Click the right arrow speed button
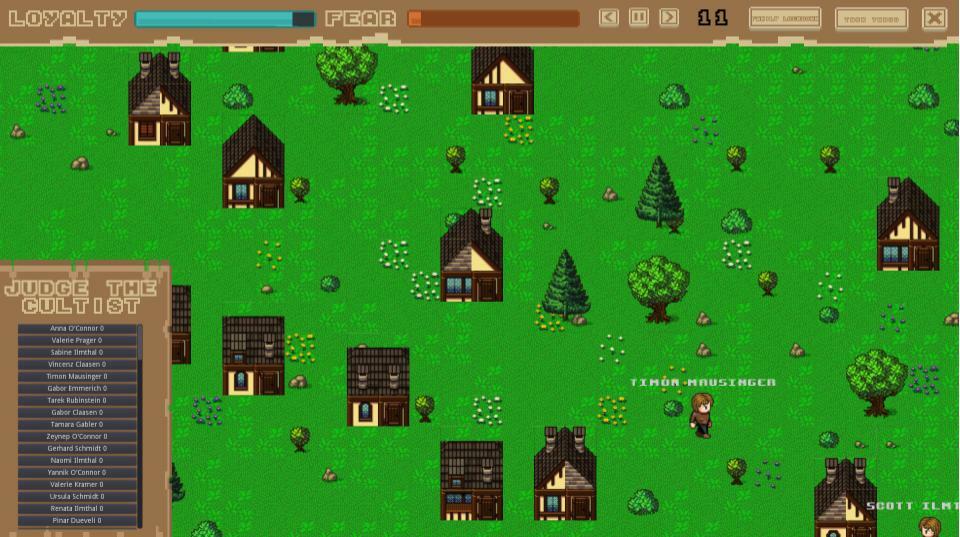960x537 pixels. pyautogui.click(x=669, y=18)
